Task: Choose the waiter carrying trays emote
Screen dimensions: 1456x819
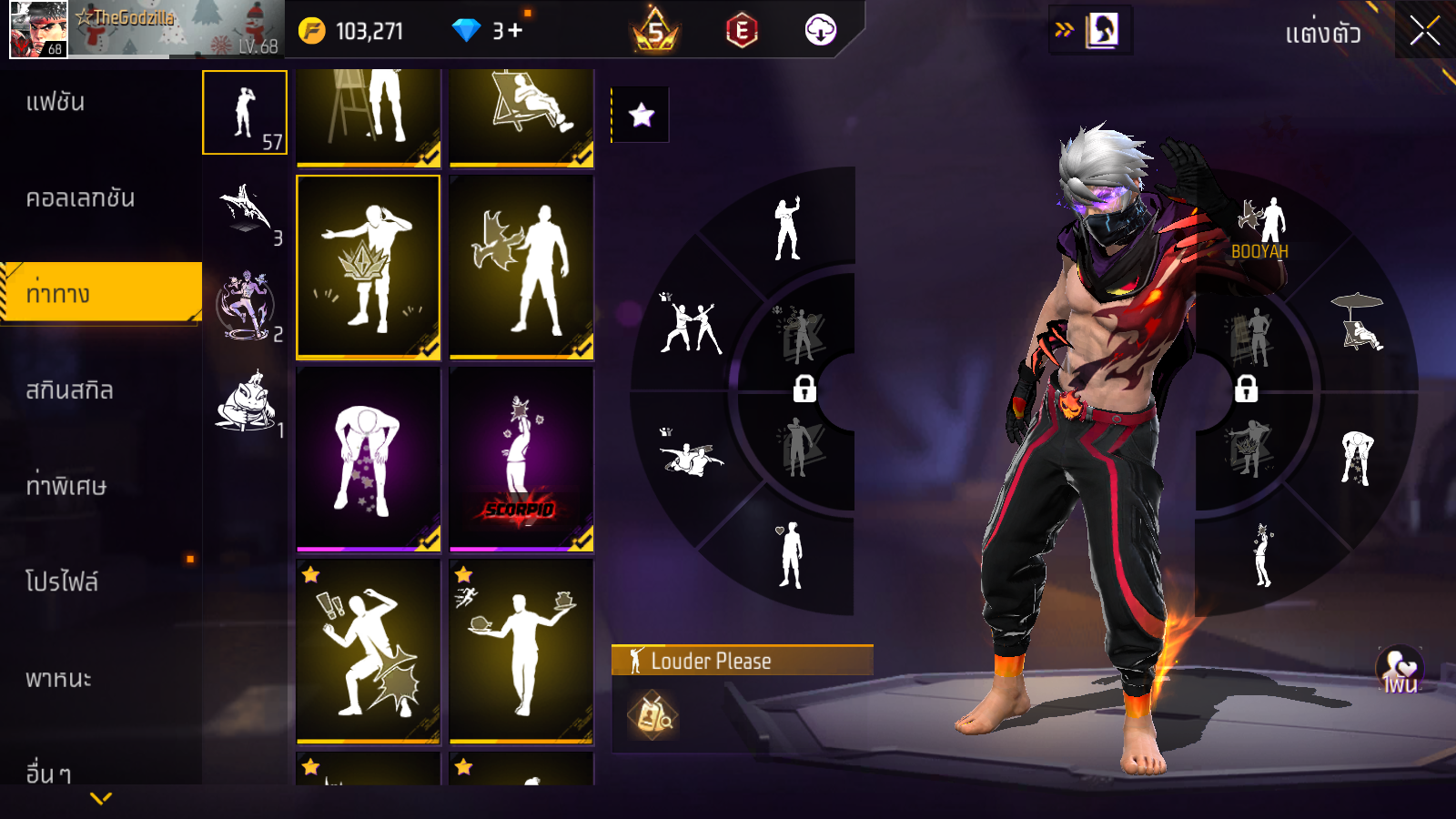Action: tap(521, 651)
